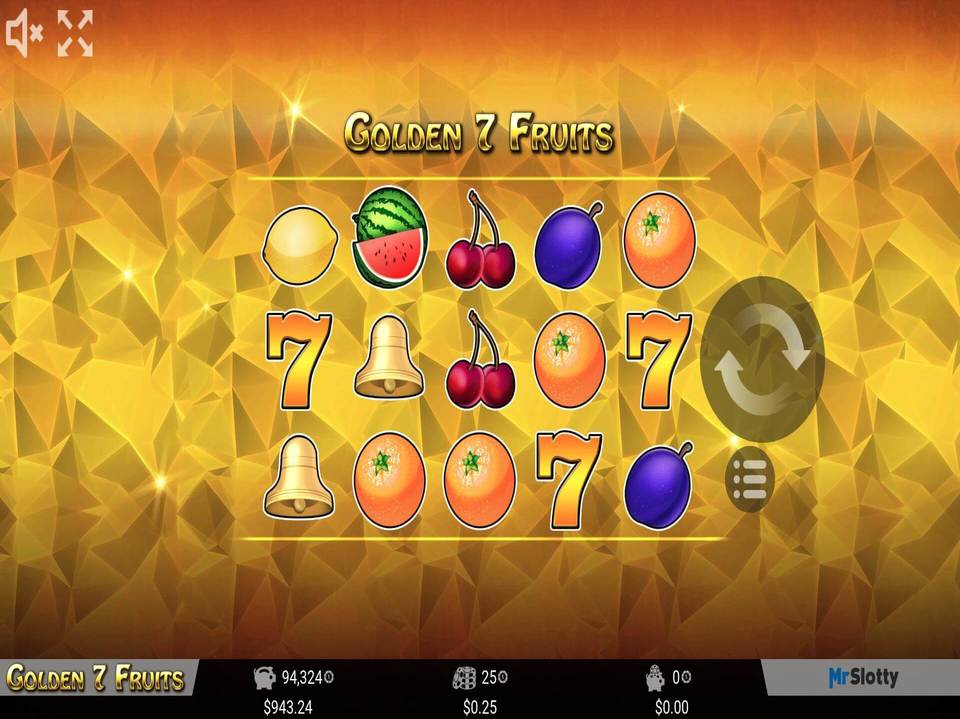Toggle the muted sound speaker icon

(x=24, y=33)
